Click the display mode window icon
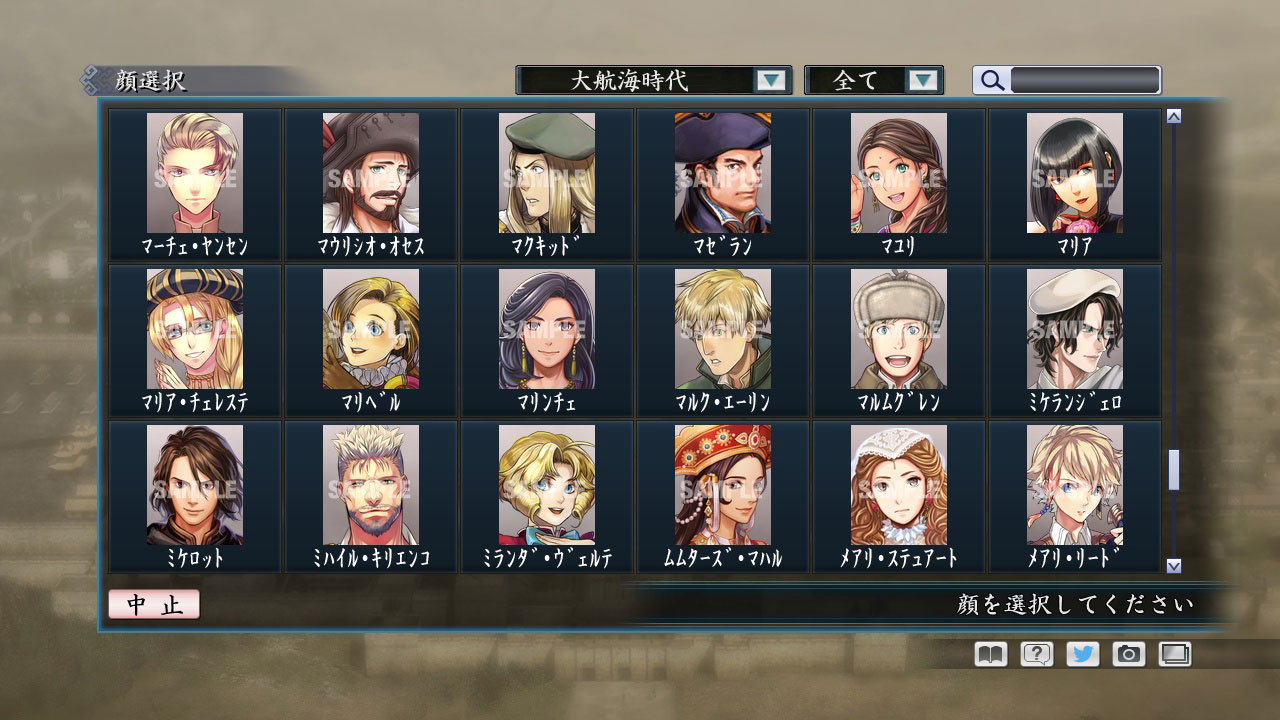1280x720 pixels. pos(1175,654)
